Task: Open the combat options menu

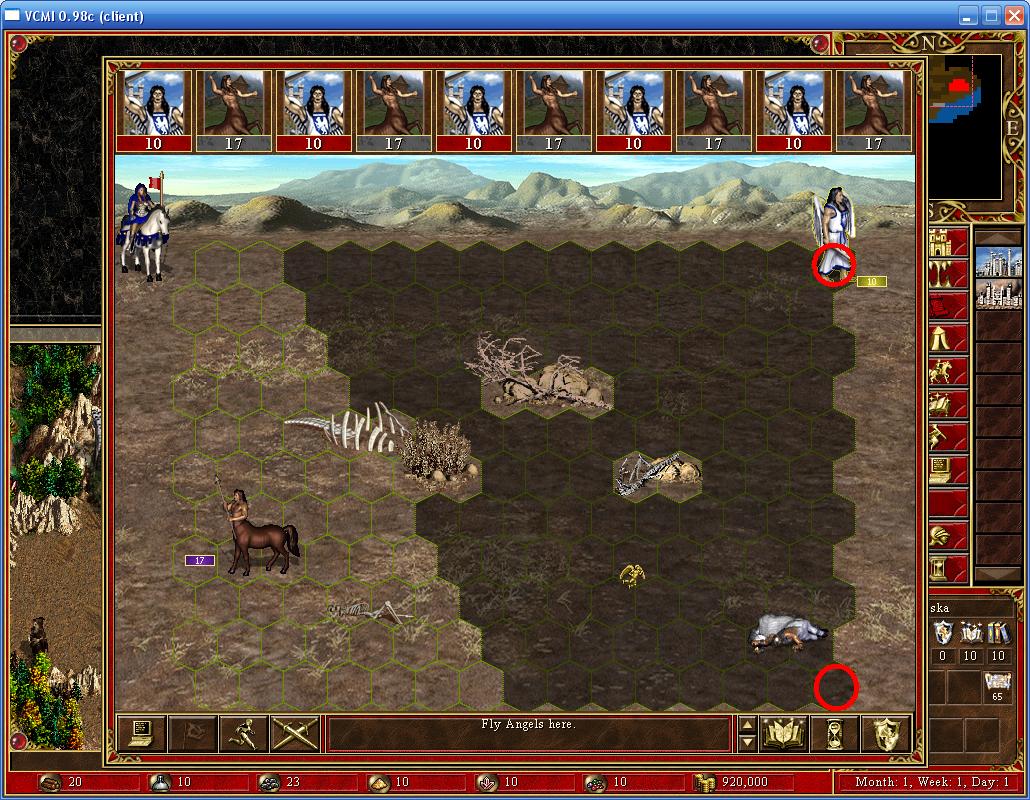Action: [141, 733]
